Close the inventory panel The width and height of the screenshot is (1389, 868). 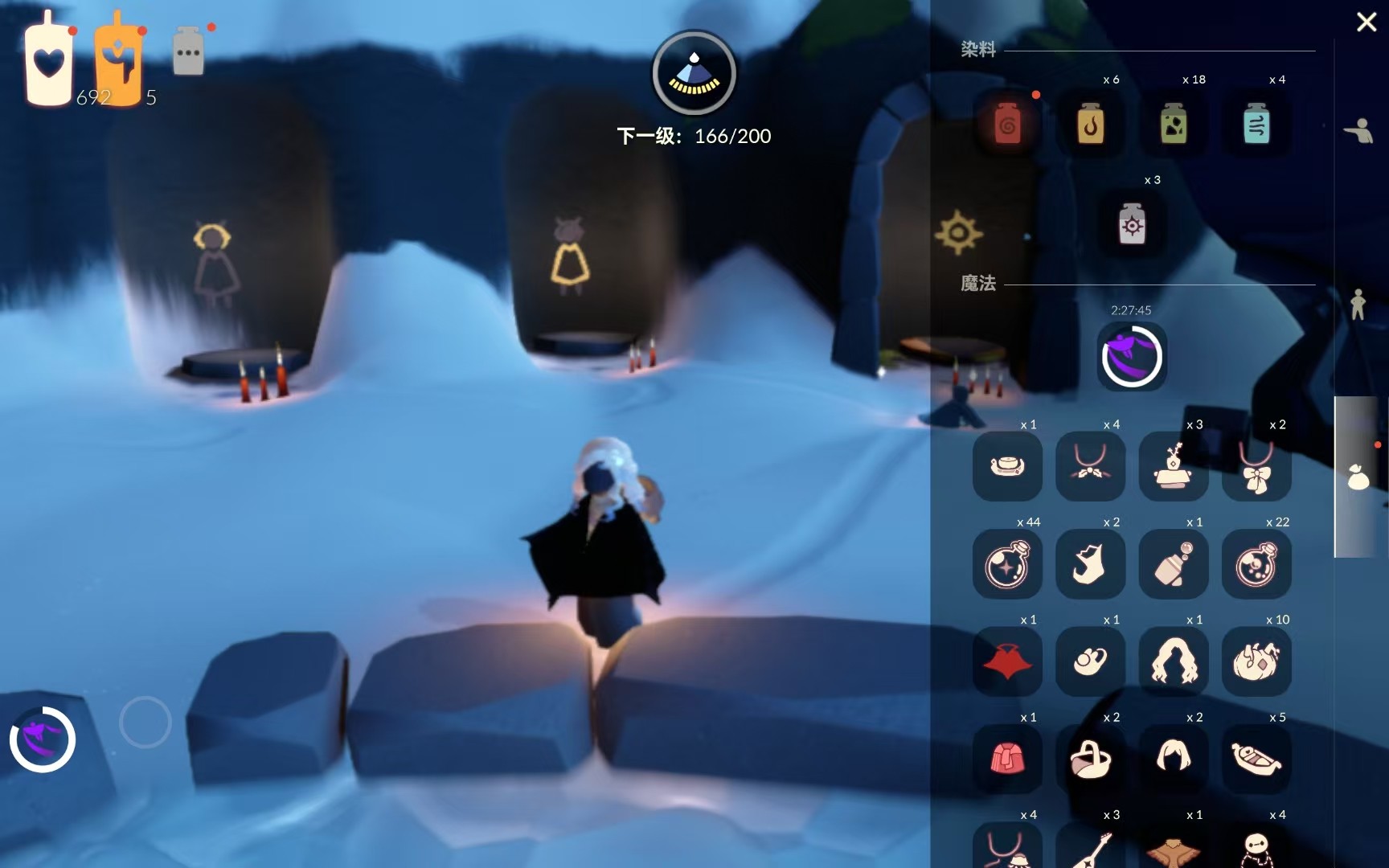tap(1366, 22)
